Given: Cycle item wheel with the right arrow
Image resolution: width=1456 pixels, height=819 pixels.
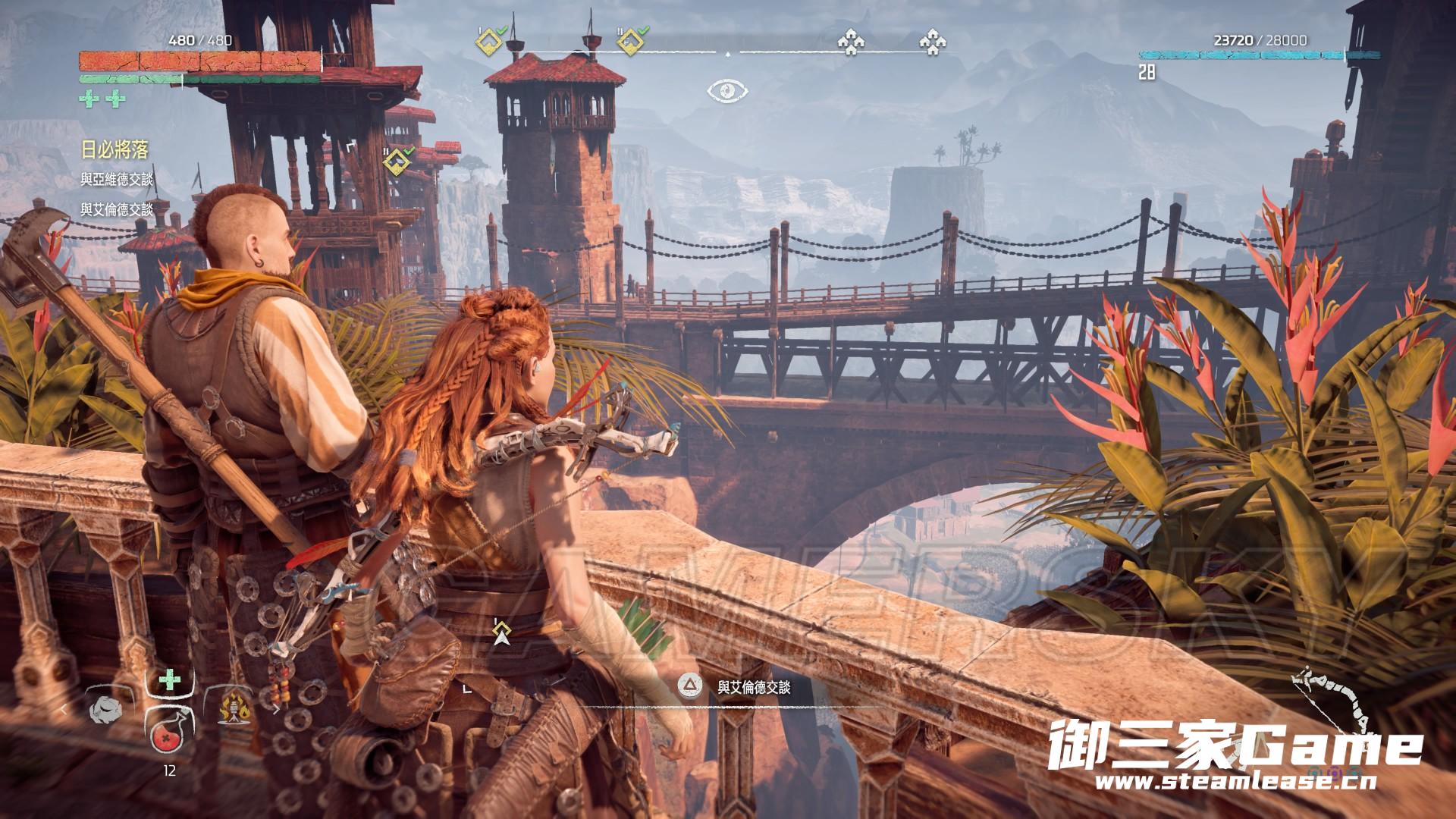Looking at the screenshot, I should coord(276,711).
